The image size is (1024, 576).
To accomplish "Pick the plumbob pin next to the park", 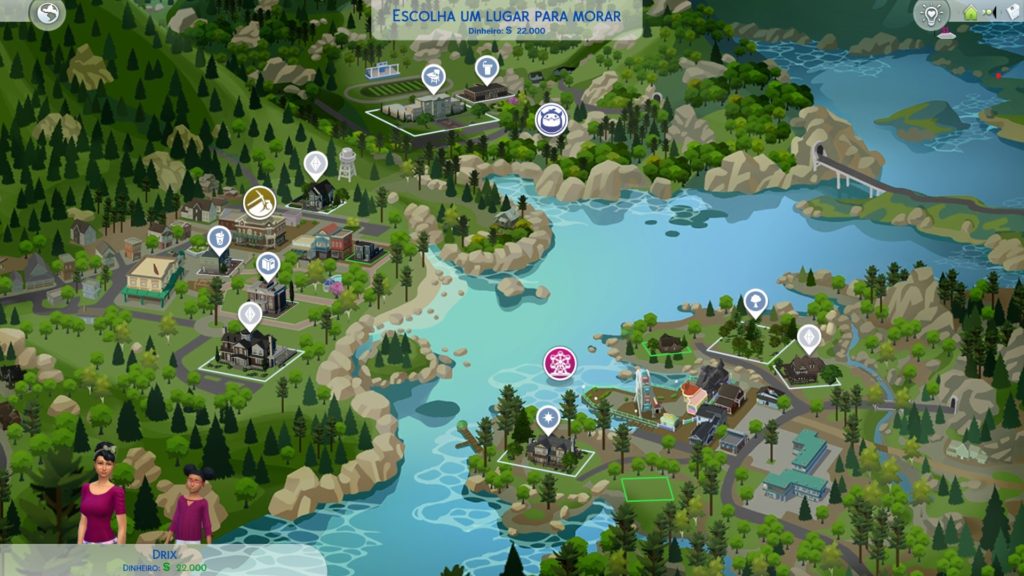I will (808, 337).
